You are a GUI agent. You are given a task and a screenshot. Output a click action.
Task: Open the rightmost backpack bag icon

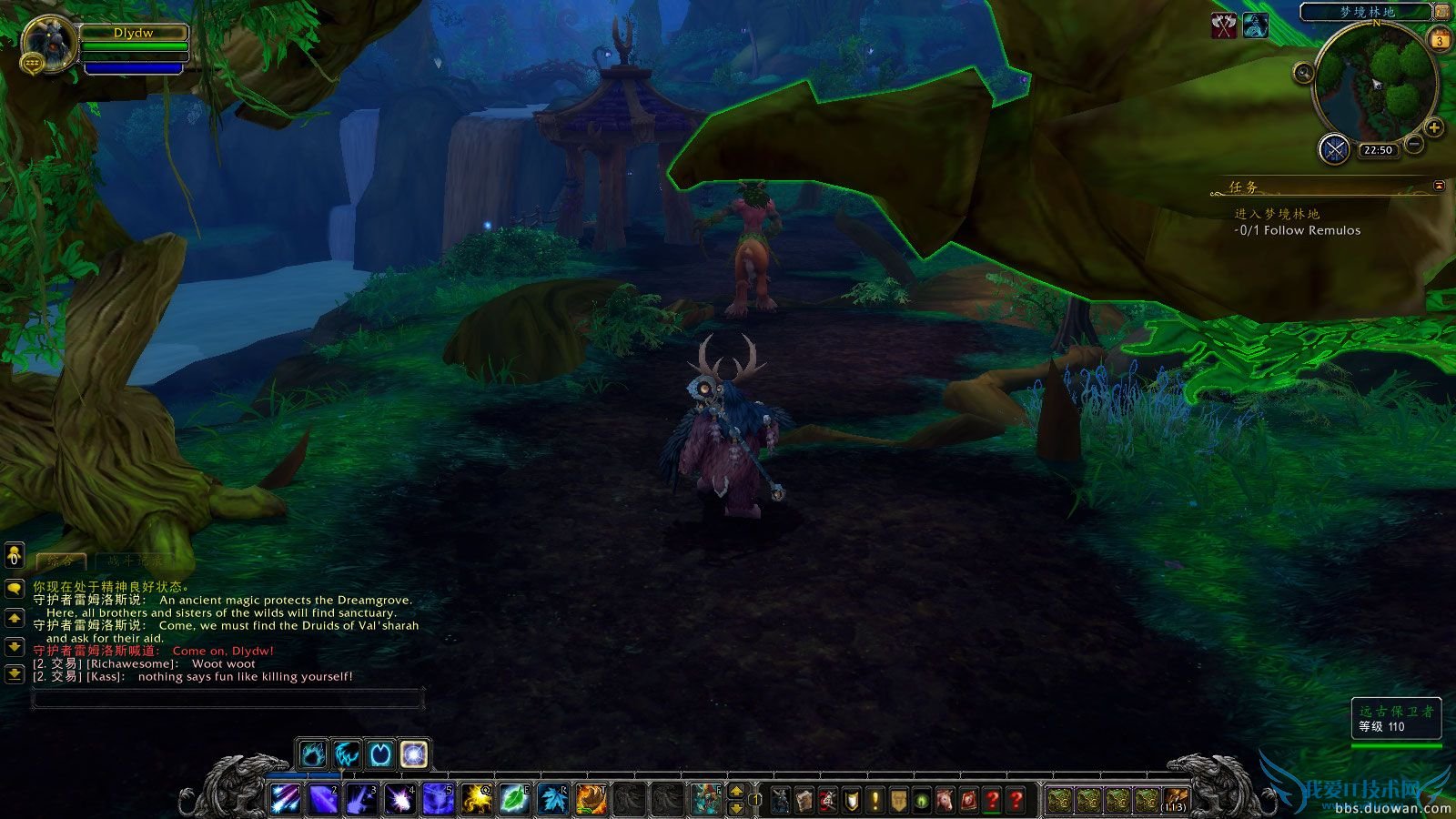point(1175,797)
